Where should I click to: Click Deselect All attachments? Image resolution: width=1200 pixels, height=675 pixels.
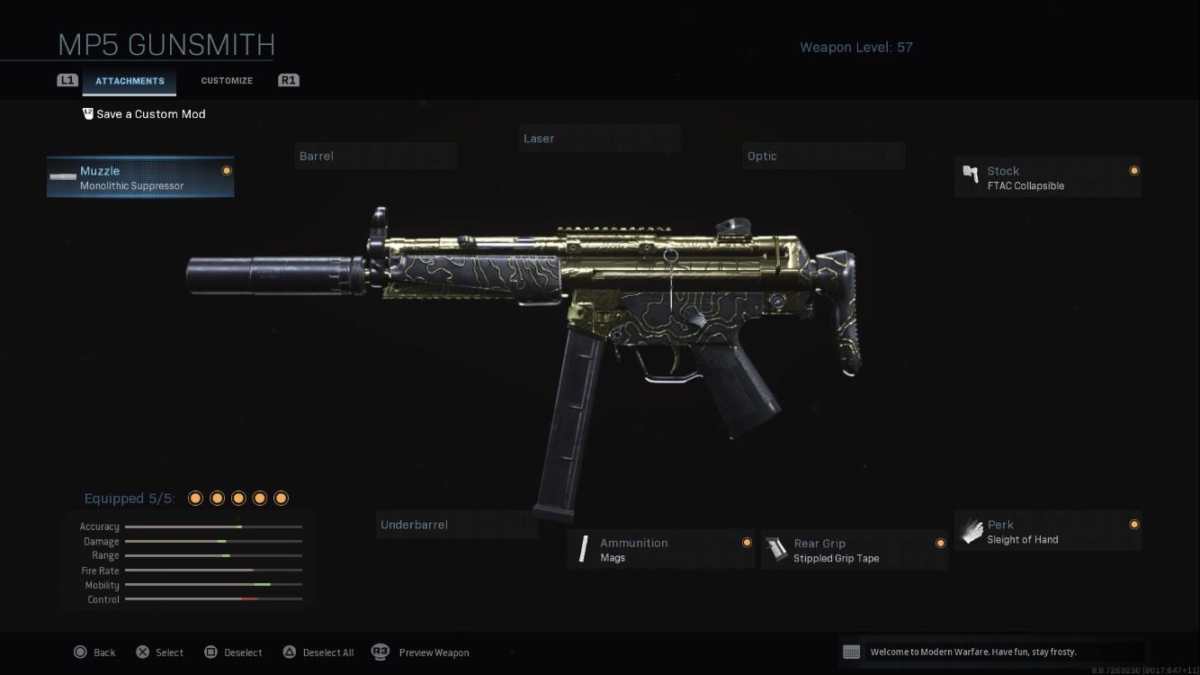coord(318,653)
